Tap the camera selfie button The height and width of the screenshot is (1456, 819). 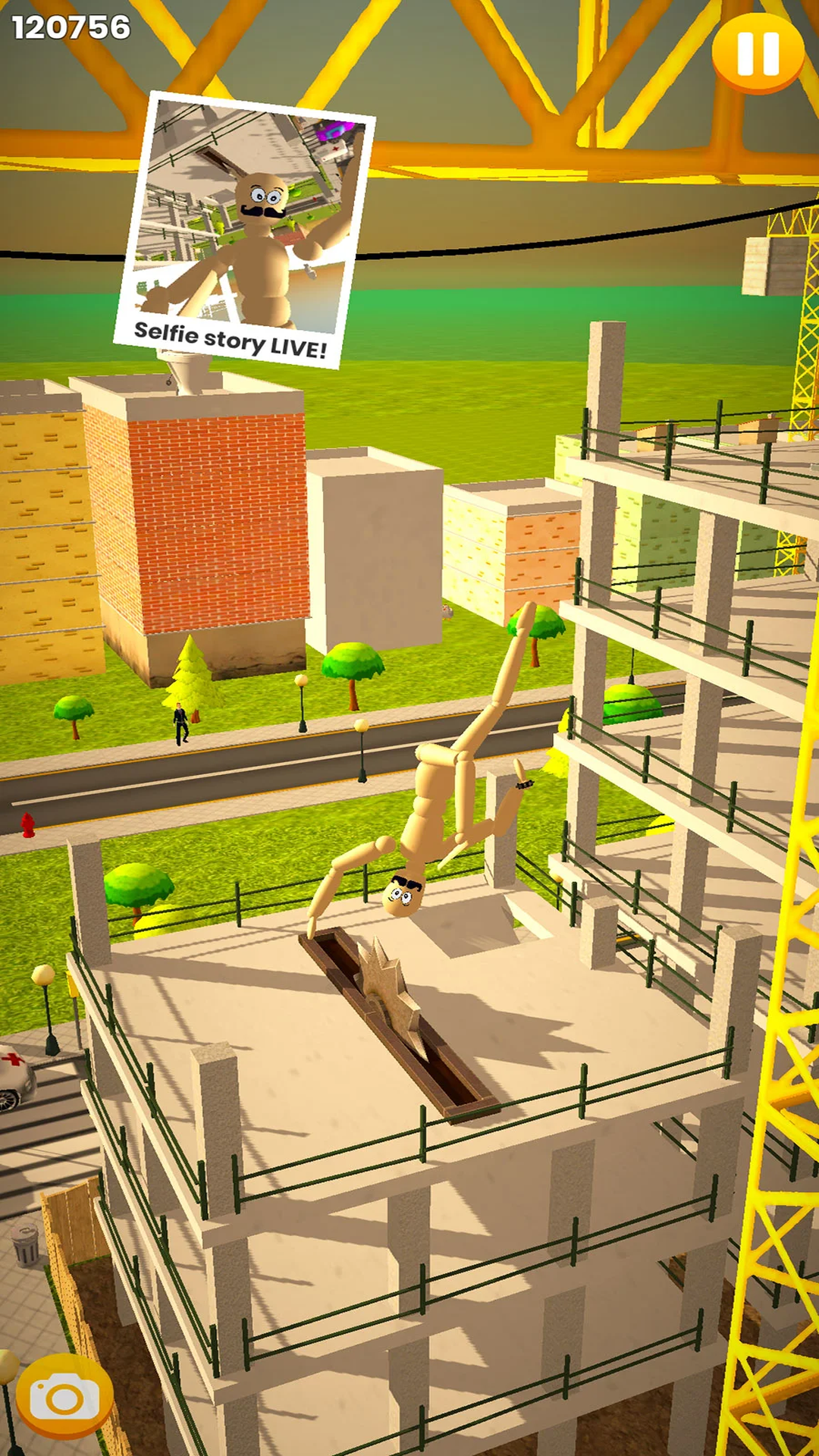64,1397
